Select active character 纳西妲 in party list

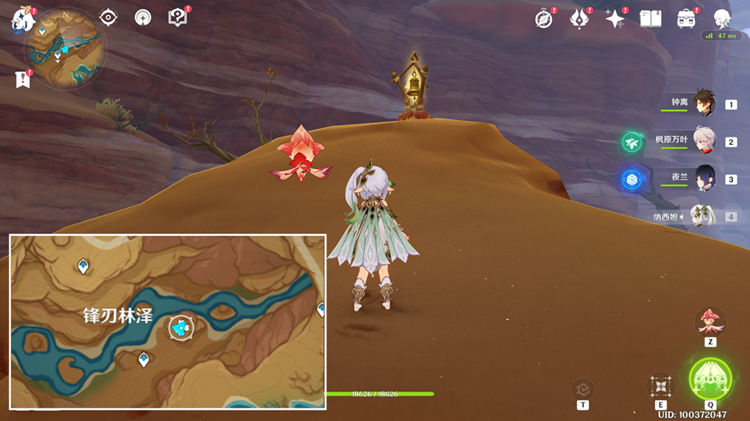pos(704,216)
